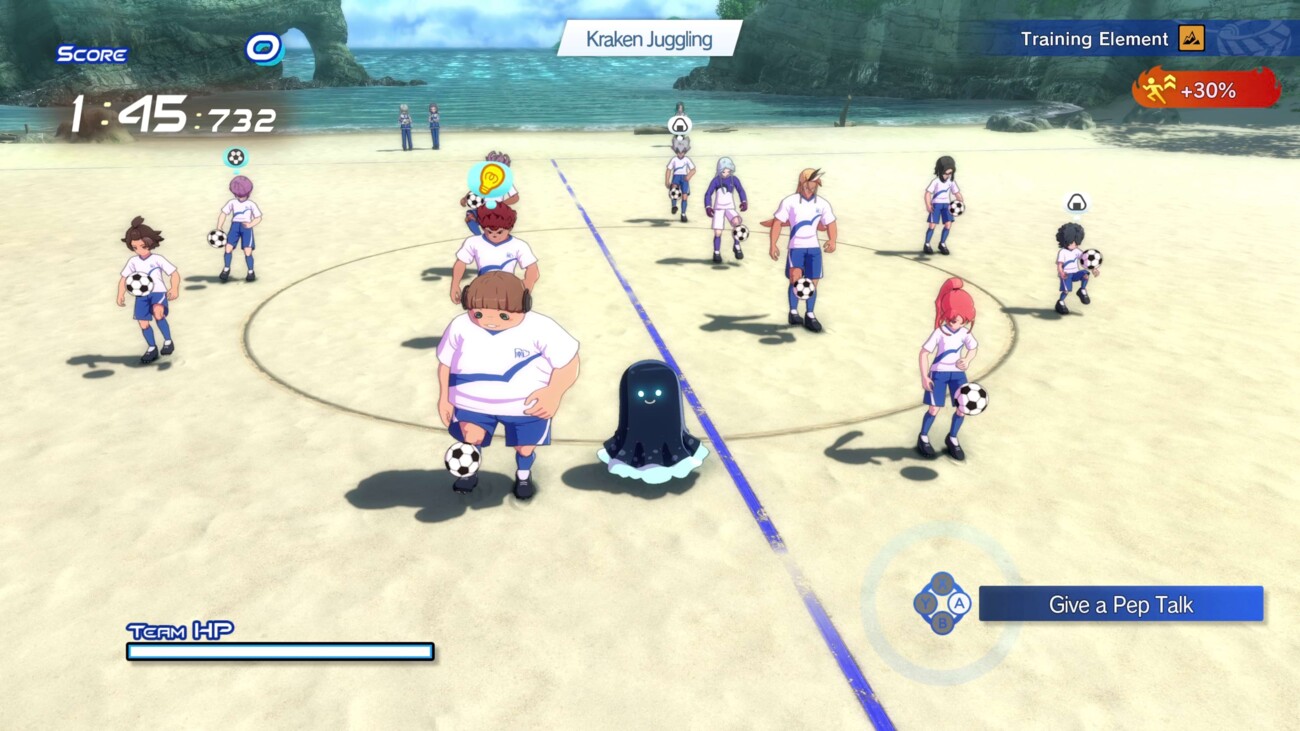Select the Give a Pep Talk action

(1120, 604)
